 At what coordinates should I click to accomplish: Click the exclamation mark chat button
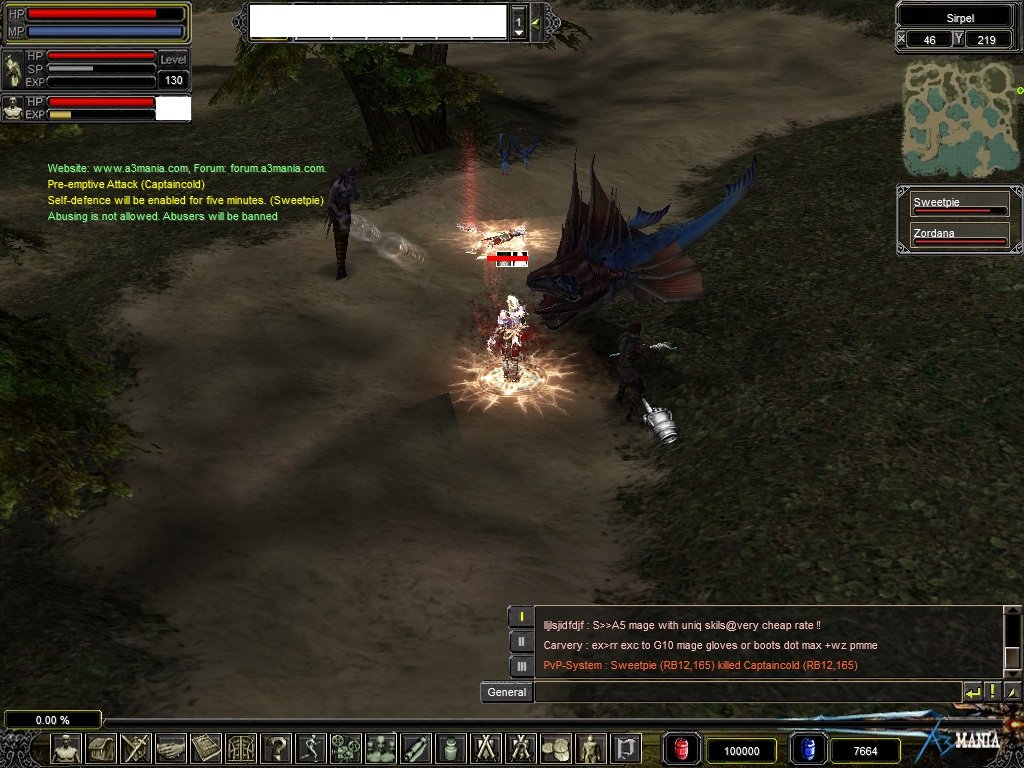click(x=992, y=692)
